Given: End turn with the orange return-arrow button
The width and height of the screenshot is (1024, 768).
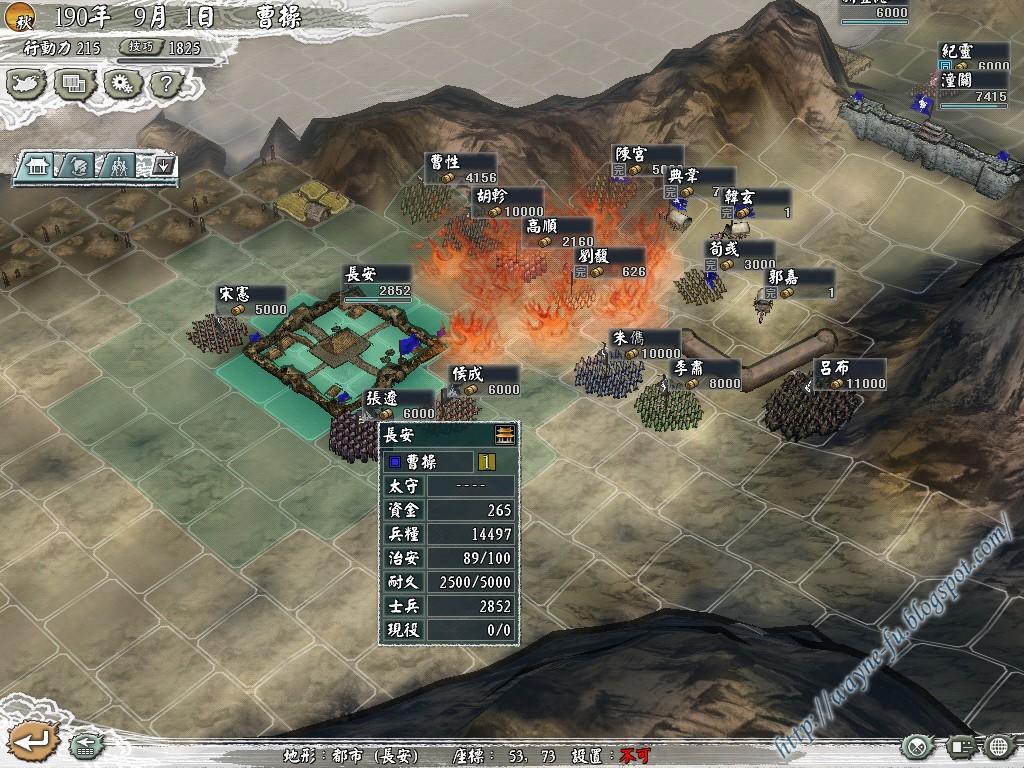Looking at the screenshot, I should click(33, 742).
